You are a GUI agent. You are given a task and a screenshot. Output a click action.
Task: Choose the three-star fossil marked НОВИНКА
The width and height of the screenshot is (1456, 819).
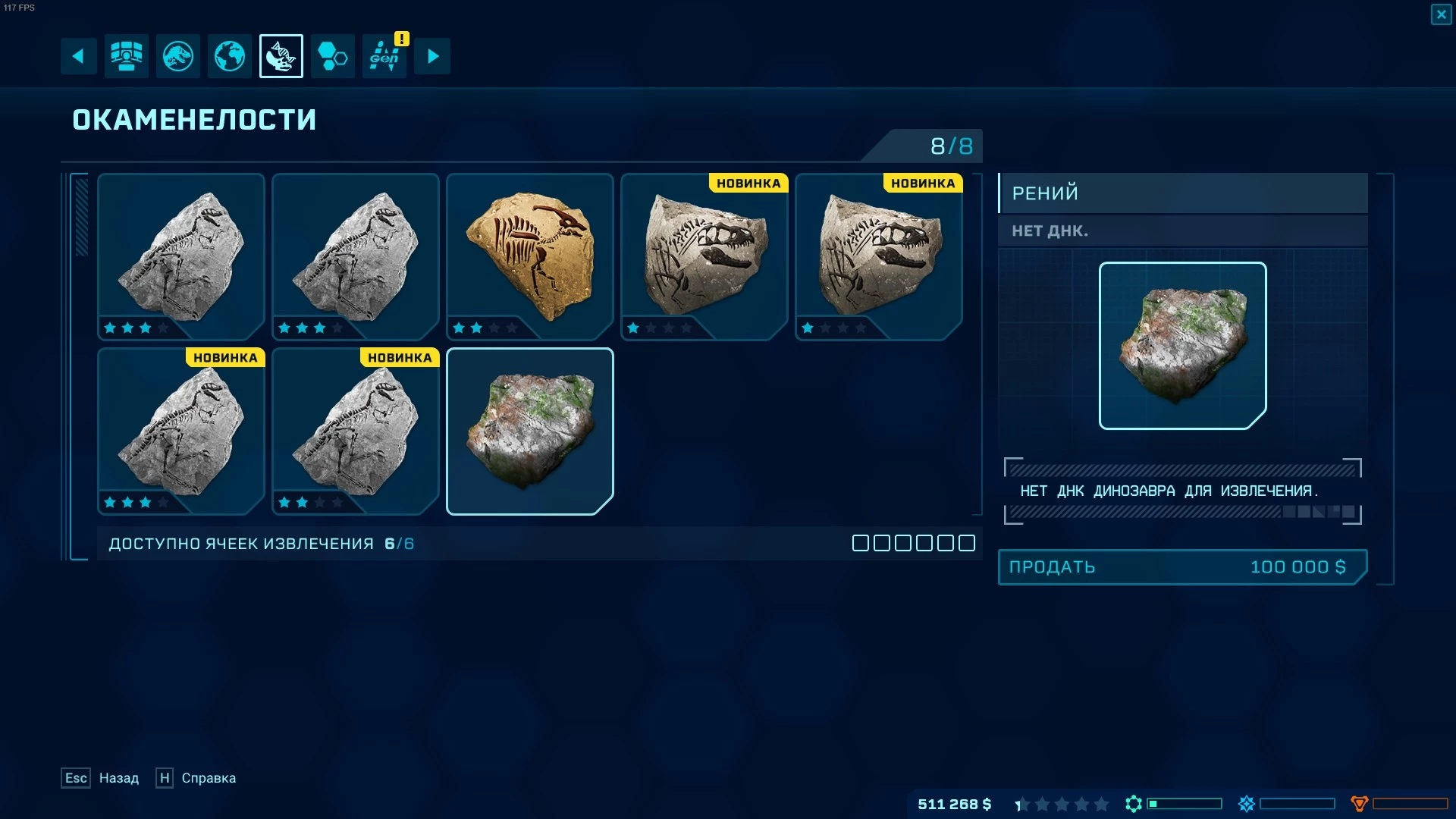click(181, 431)
